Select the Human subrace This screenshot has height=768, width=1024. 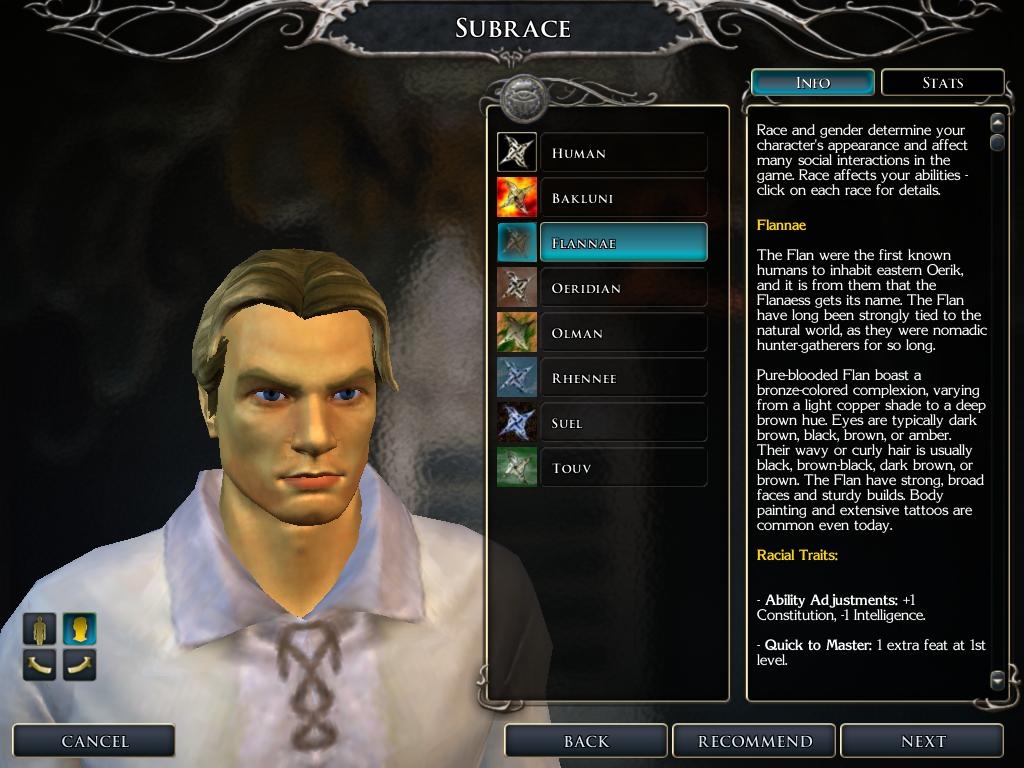(x=623, y=153)
